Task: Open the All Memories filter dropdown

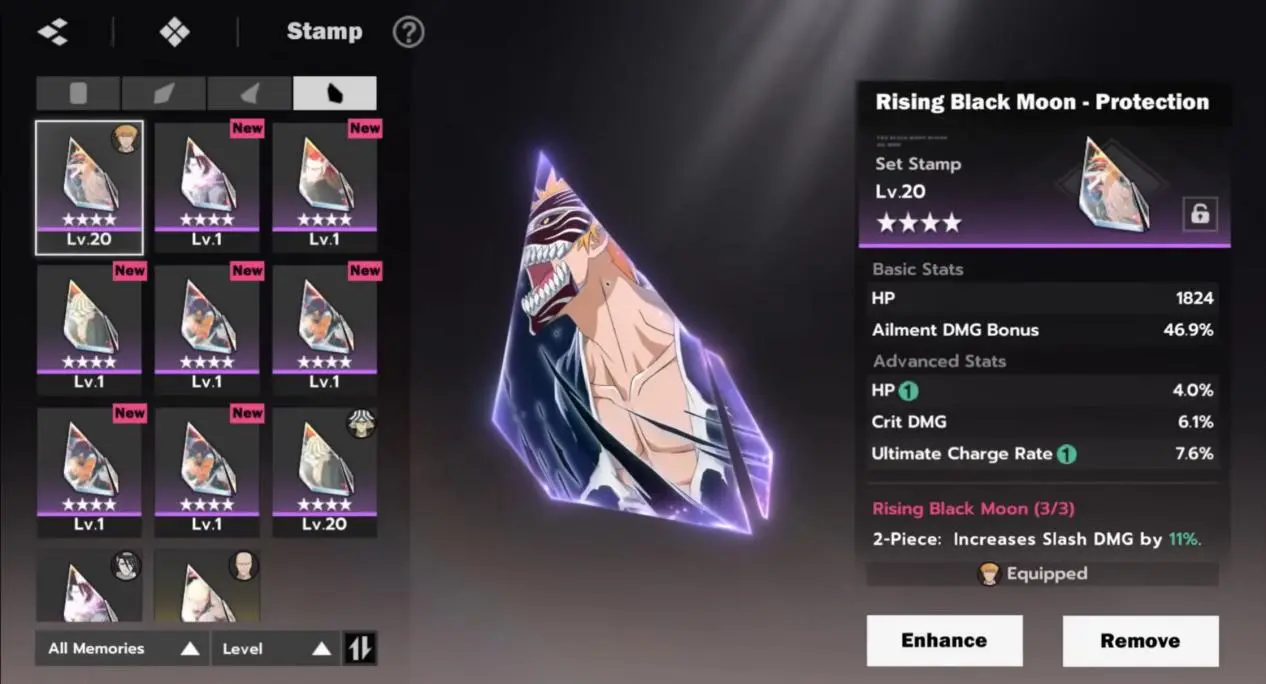Action: coord(122,648)
